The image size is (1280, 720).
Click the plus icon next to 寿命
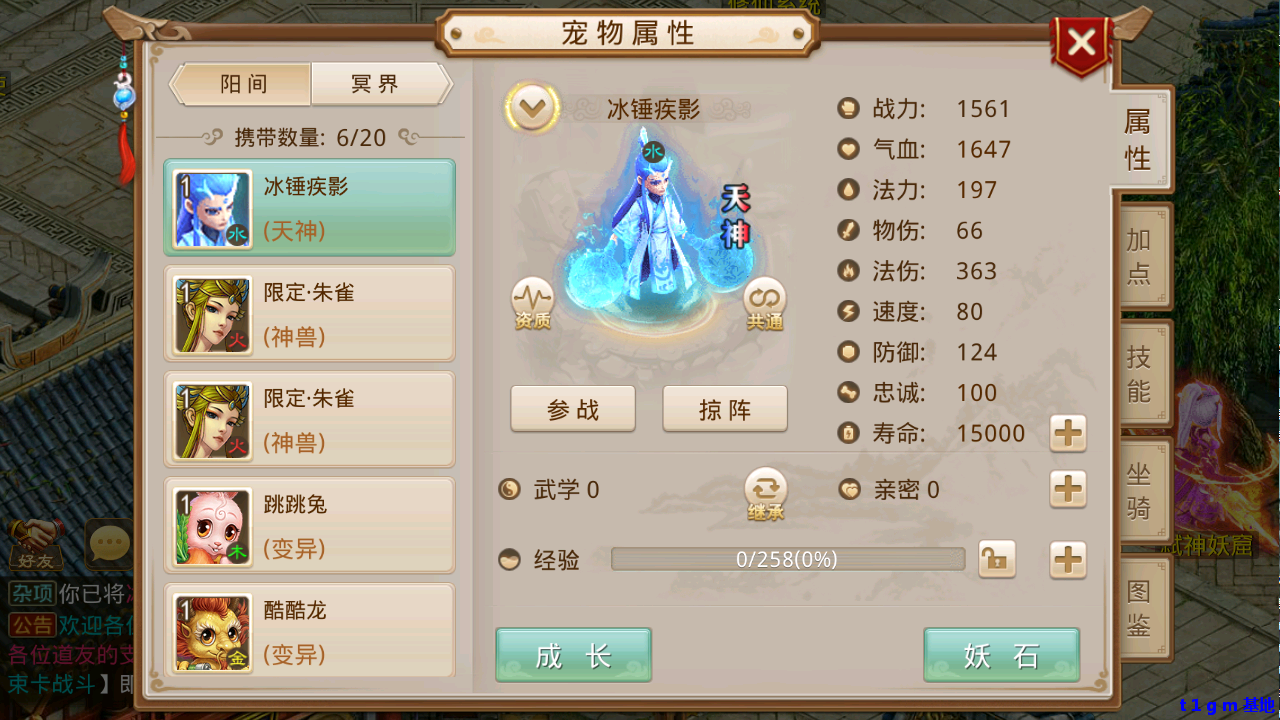pos(1068,433)
